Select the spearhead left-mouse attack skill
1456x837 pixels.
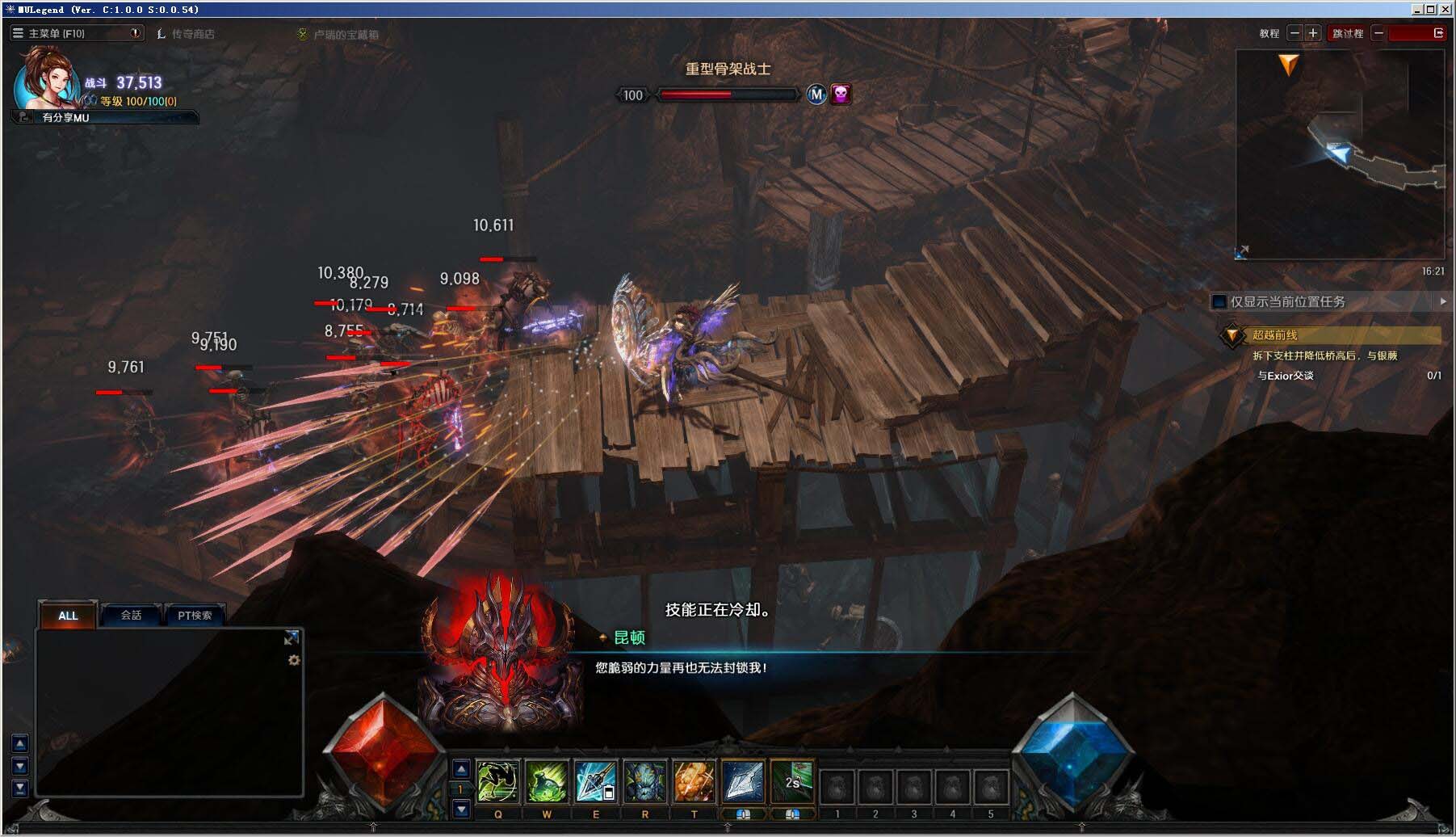(x=741, y=780)
